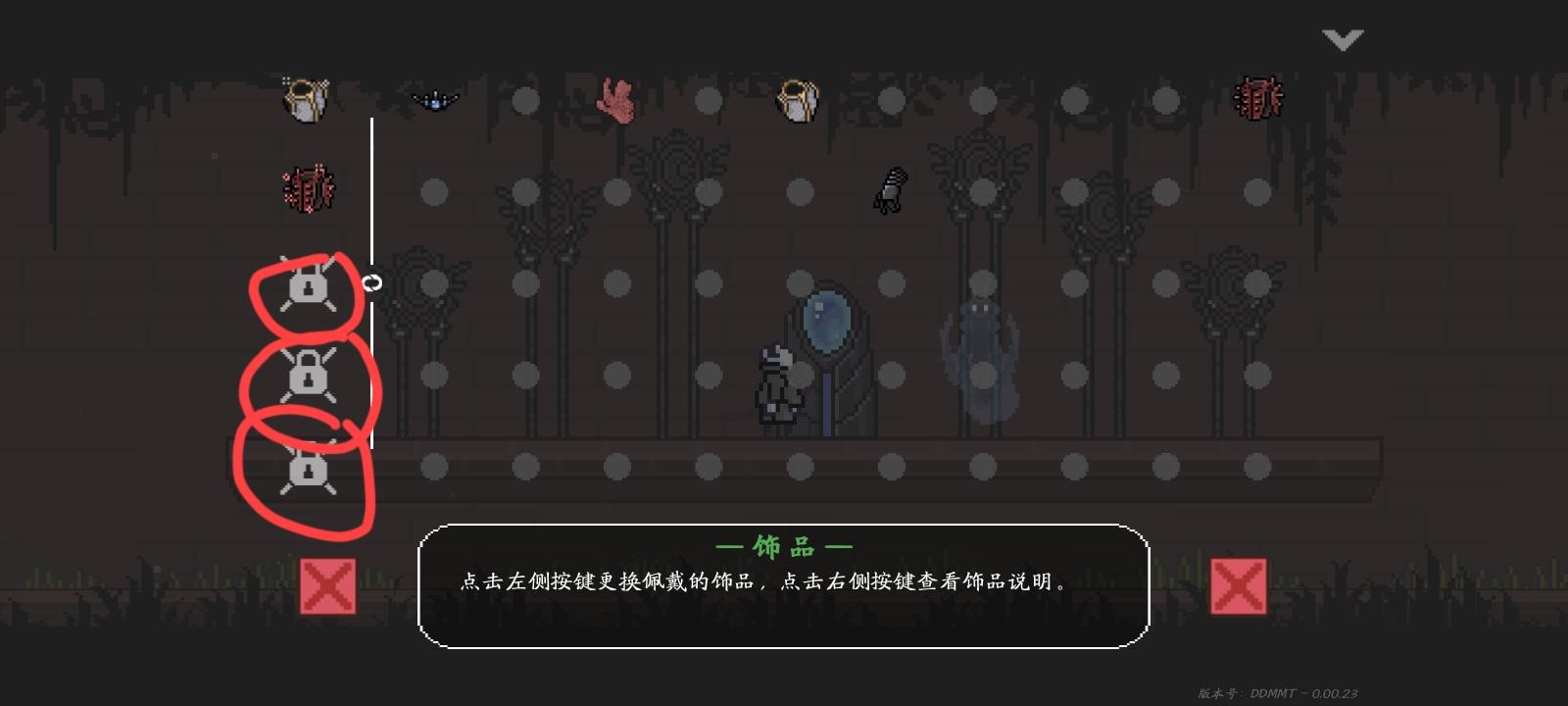Click the 饰品 dialog title

[784, 547]
